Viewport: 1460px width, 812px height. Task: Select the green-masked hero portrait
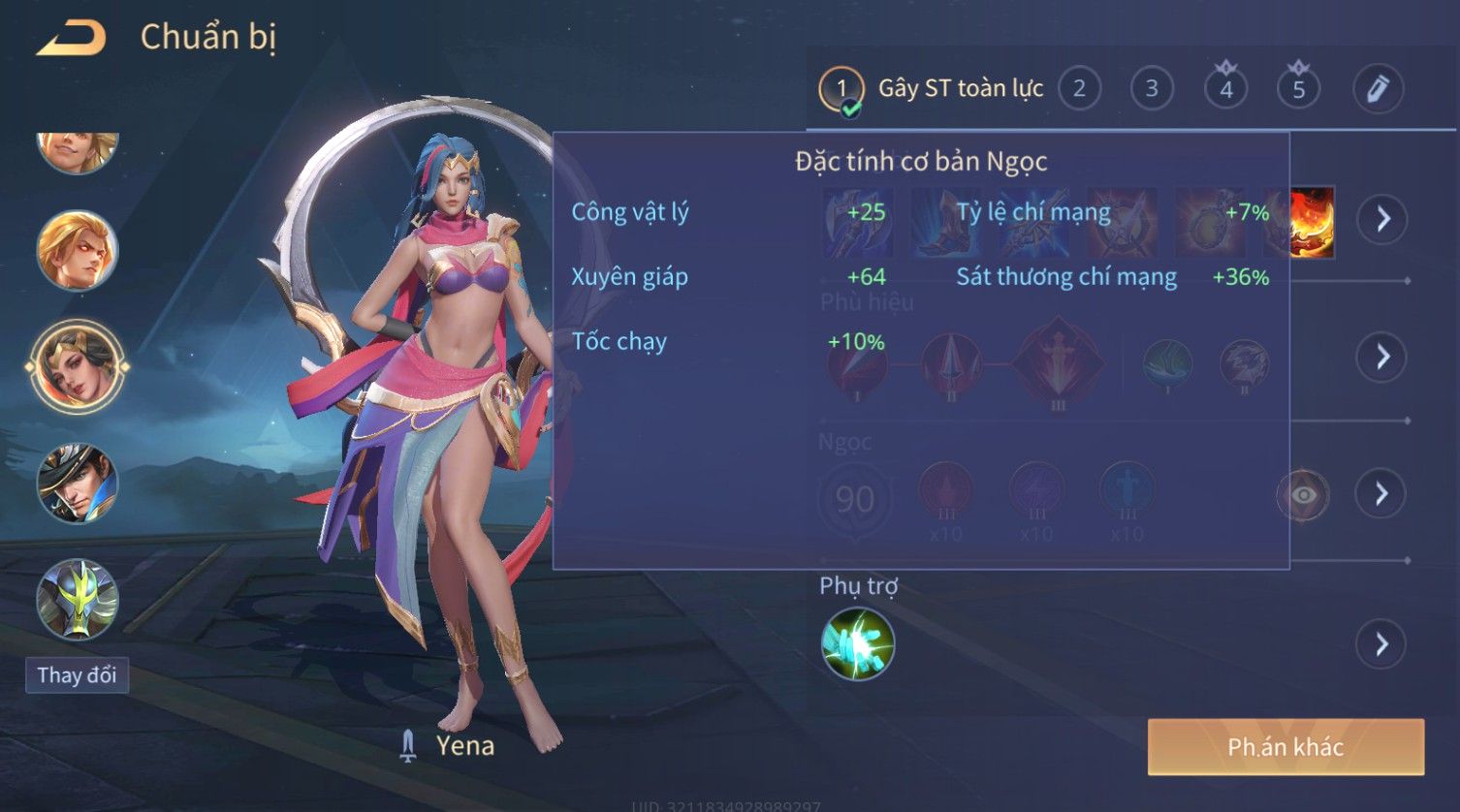click(77, 600)
